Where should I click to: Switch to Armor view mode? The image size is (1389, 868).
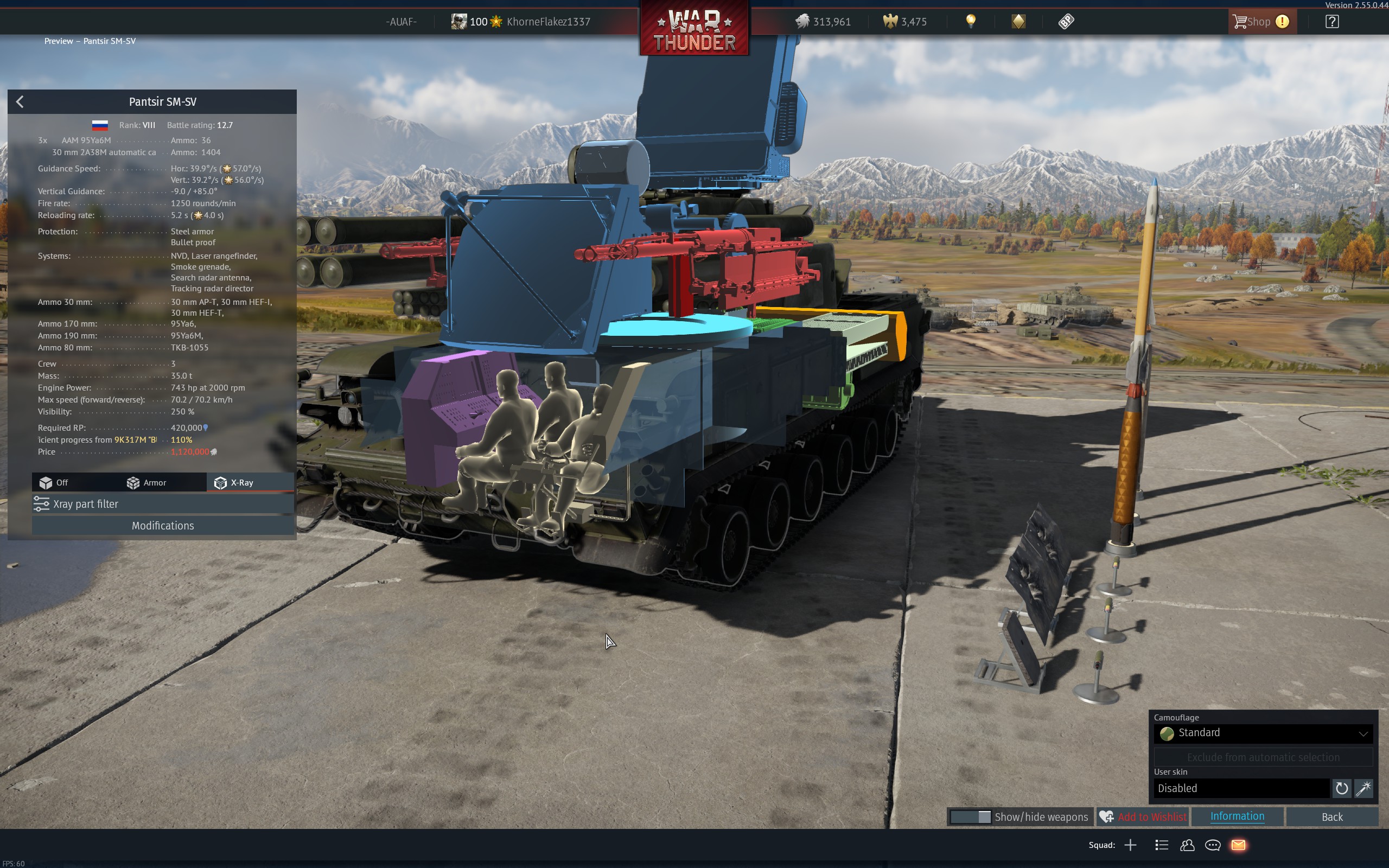pyautogui.click(x=147, y=483)
